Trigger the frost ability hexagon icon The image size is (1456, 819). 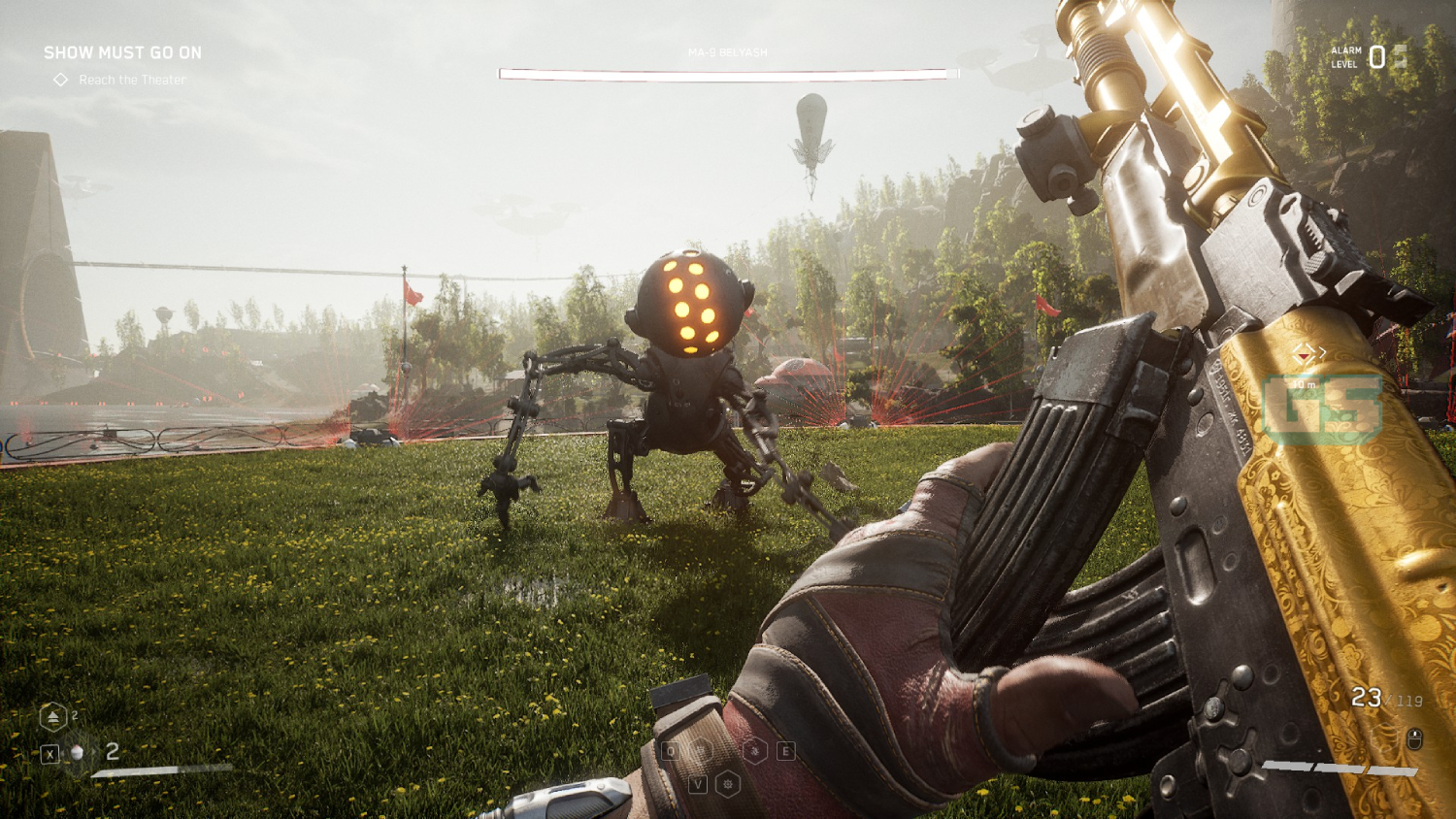pyautogui.click(x=755, y=750)
